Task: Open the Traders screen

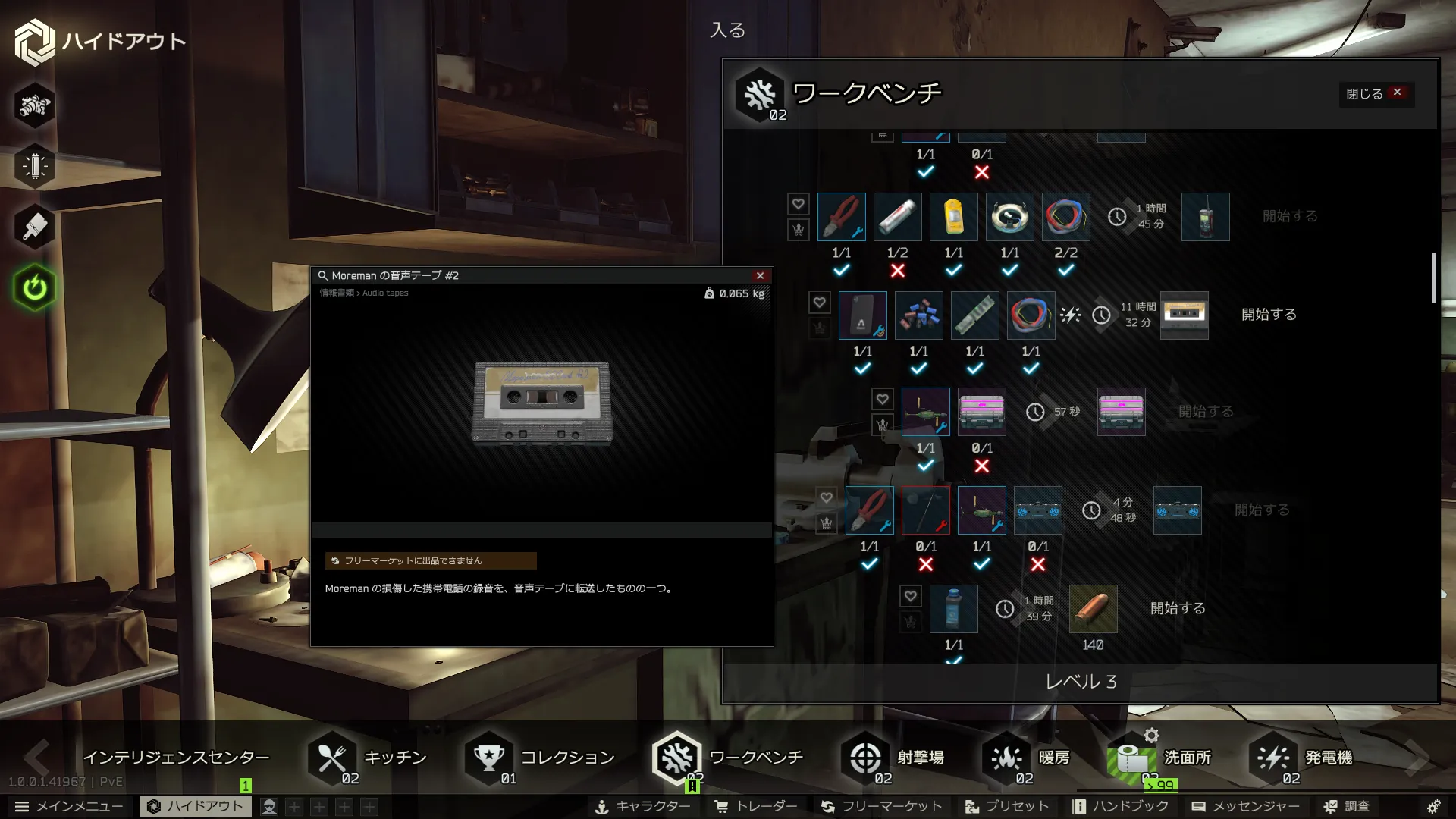Action: [x=756, y=806]
